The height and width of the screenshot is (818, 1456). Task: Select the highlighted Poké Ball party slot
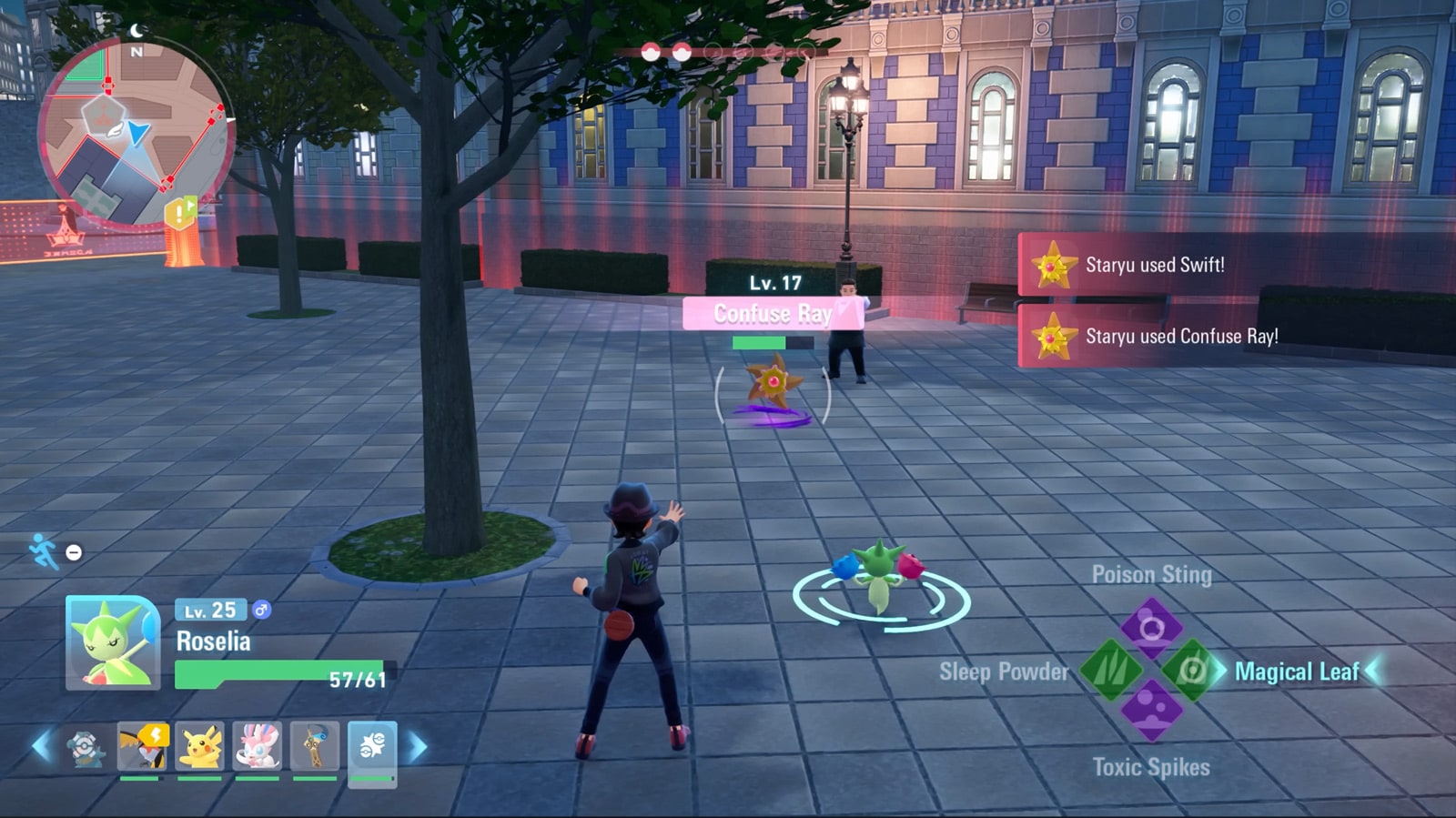point(372,748)
